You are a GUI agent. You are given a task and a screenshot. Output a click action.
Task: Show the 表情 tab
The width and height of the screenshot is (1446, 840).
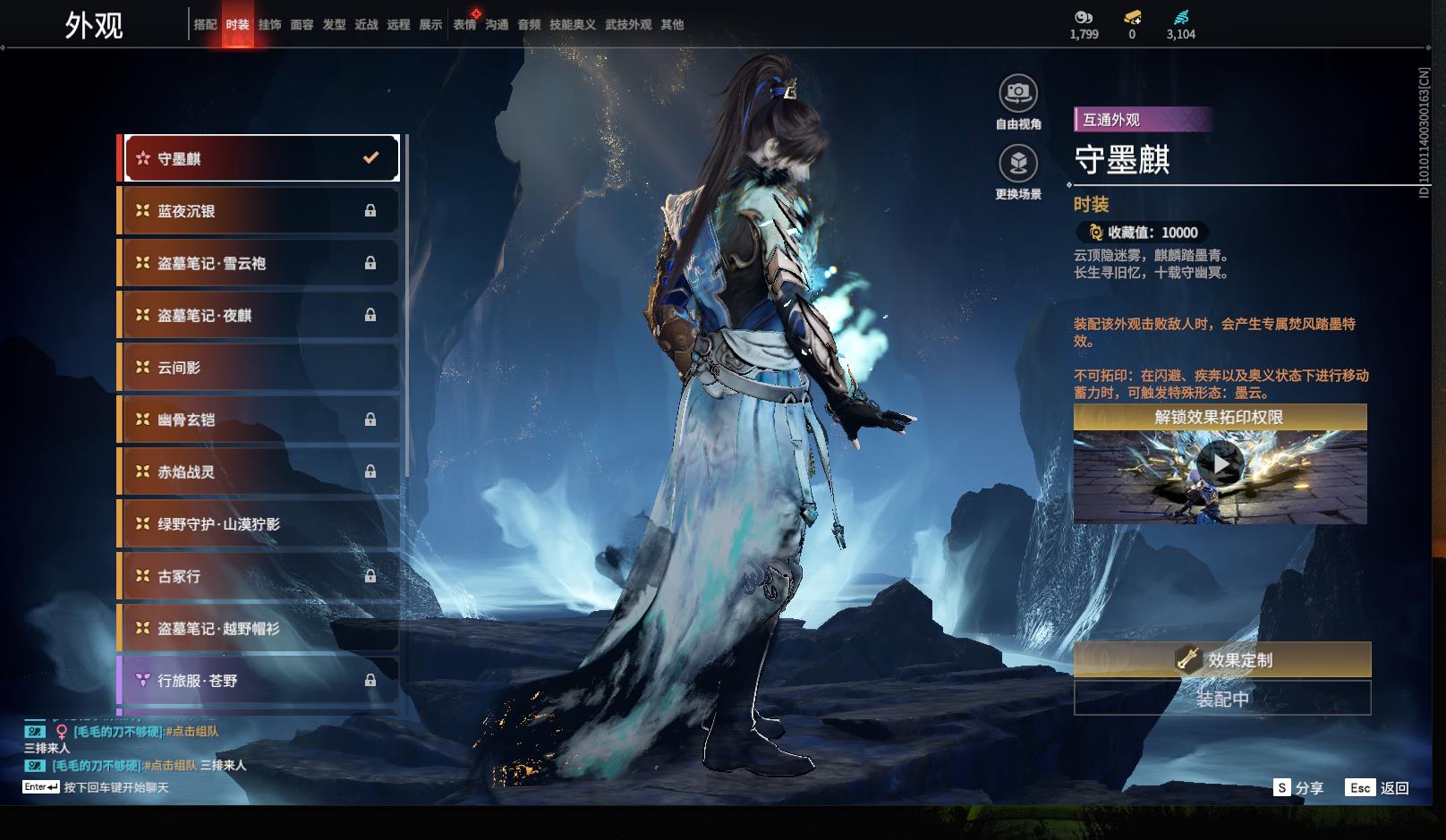(x=464, y=25)
